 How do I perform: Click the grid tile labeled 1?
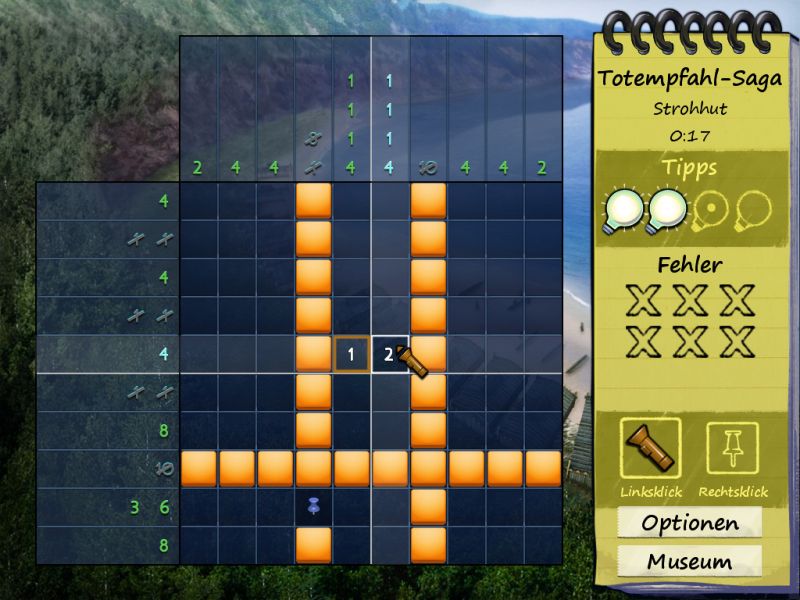351,354
